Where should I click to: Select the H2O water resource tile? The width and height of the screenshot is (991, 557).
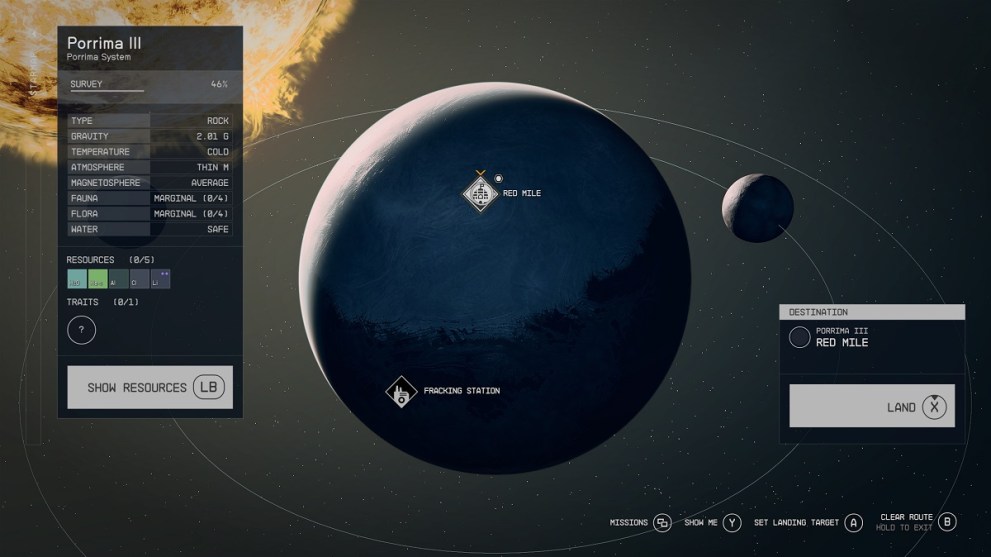77,279
